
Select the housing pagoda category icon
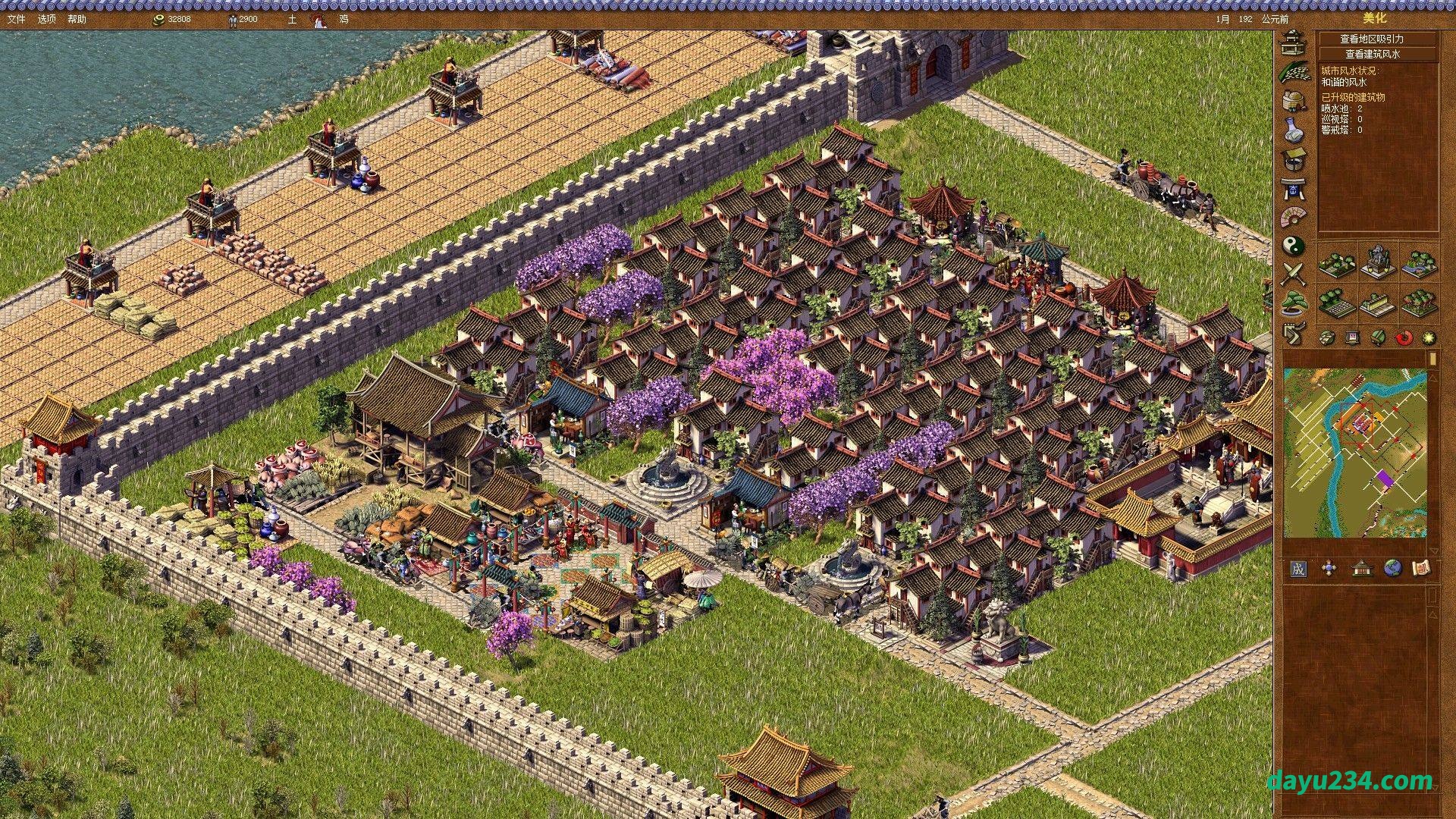(x=1293, y=42)
